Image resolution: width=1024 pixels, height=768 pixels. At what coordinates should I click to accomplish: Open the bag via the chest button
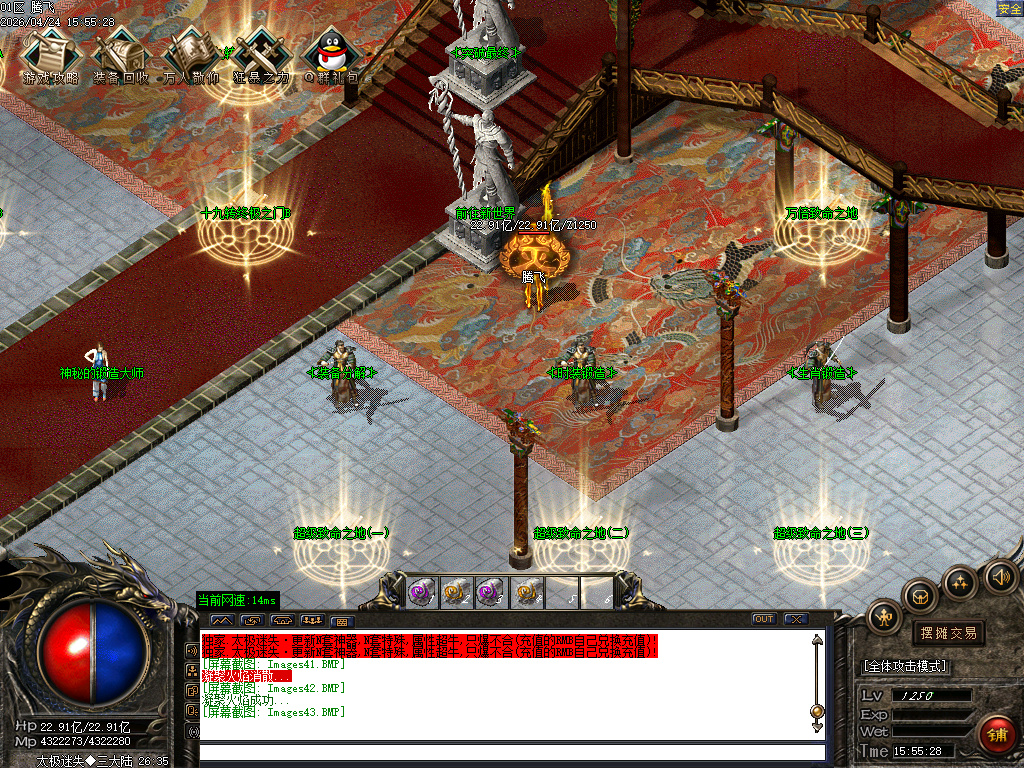click(x=920, y=596)
